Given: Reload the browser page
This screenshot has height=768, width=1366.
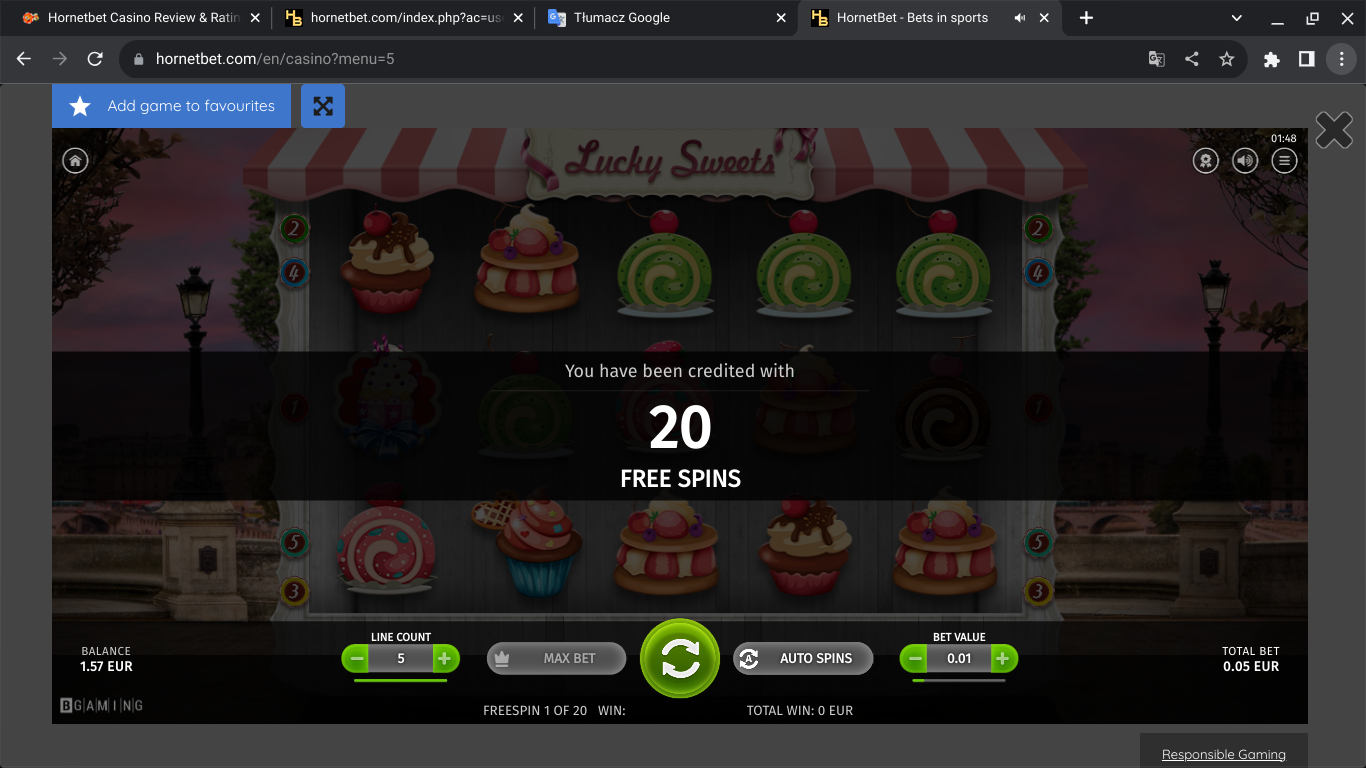Looking at the screenshot, I should click(95, 59).
